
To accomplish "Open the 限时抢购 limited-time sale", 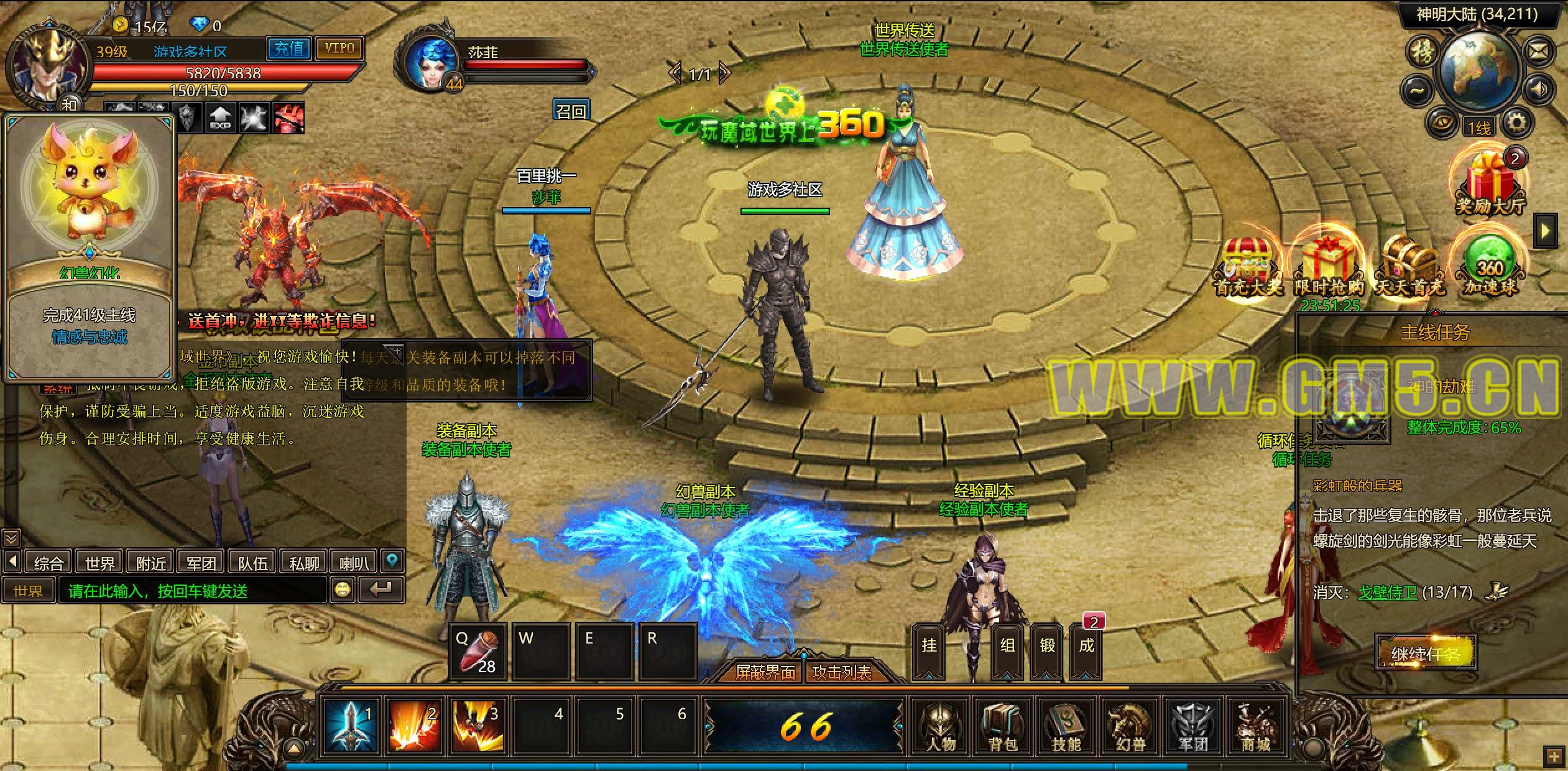I will pos(1329,264).
